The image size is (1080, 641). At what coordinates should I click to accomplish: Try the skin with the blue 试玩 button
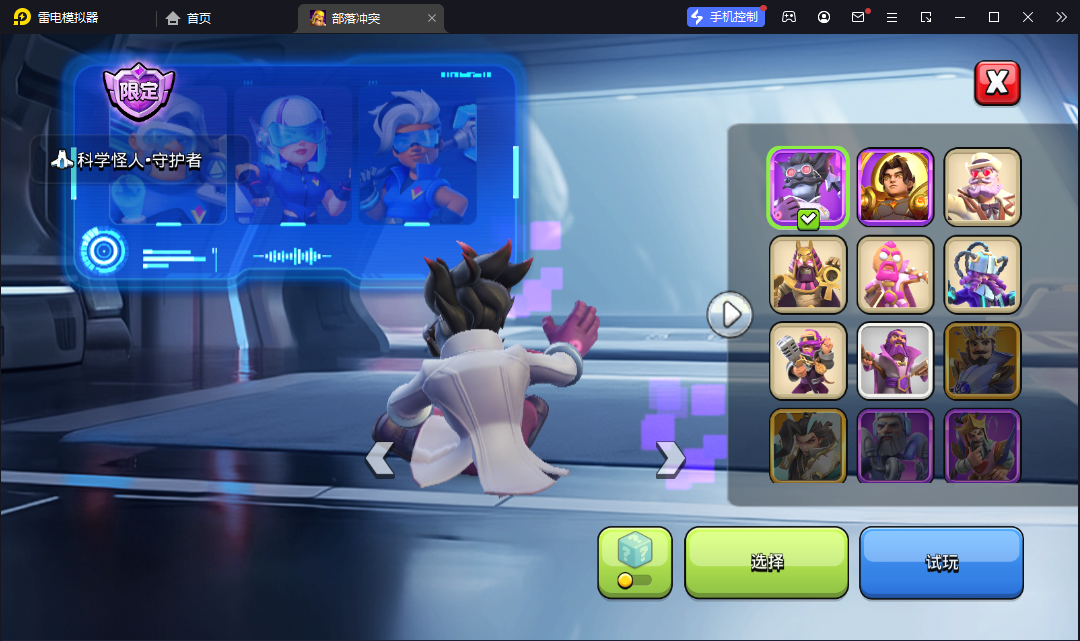(941, 562)
